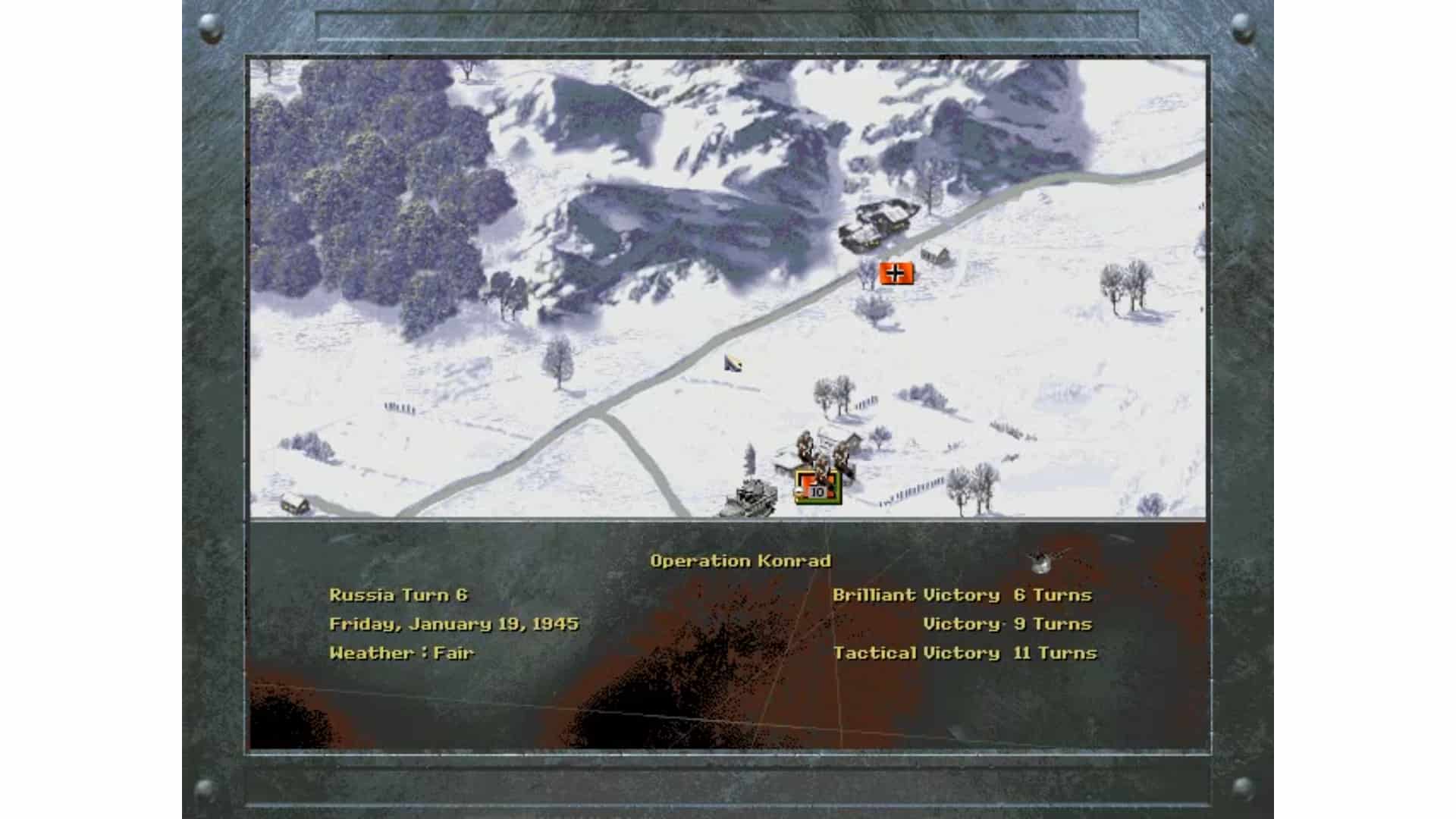
Task: Click the Brilliant Victory 6 Turns line
Action: click(x=962, y=596)
